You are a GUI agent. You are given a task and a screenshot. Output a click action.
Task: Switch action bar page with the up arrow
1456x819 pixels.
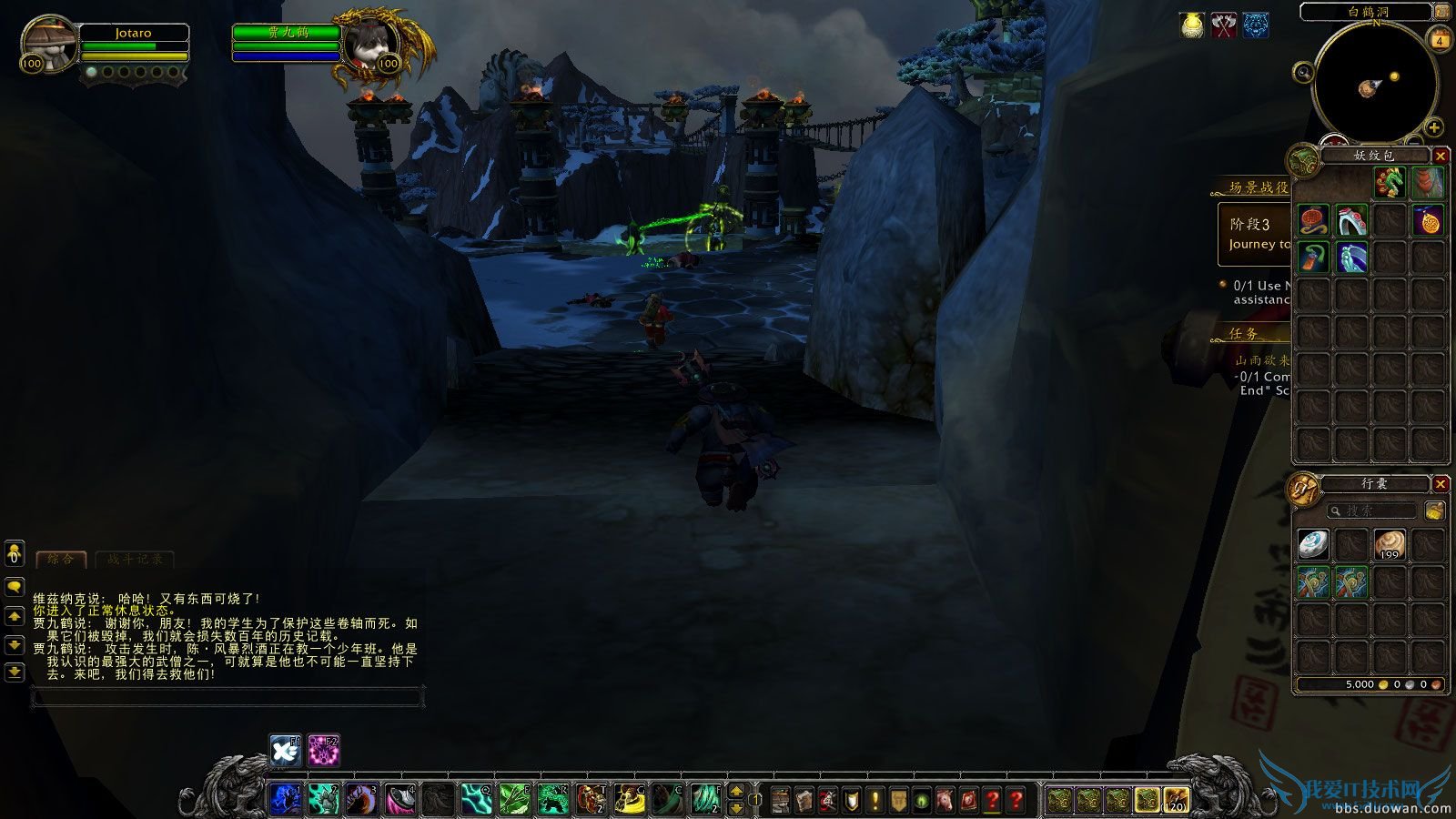coord(735,793)
